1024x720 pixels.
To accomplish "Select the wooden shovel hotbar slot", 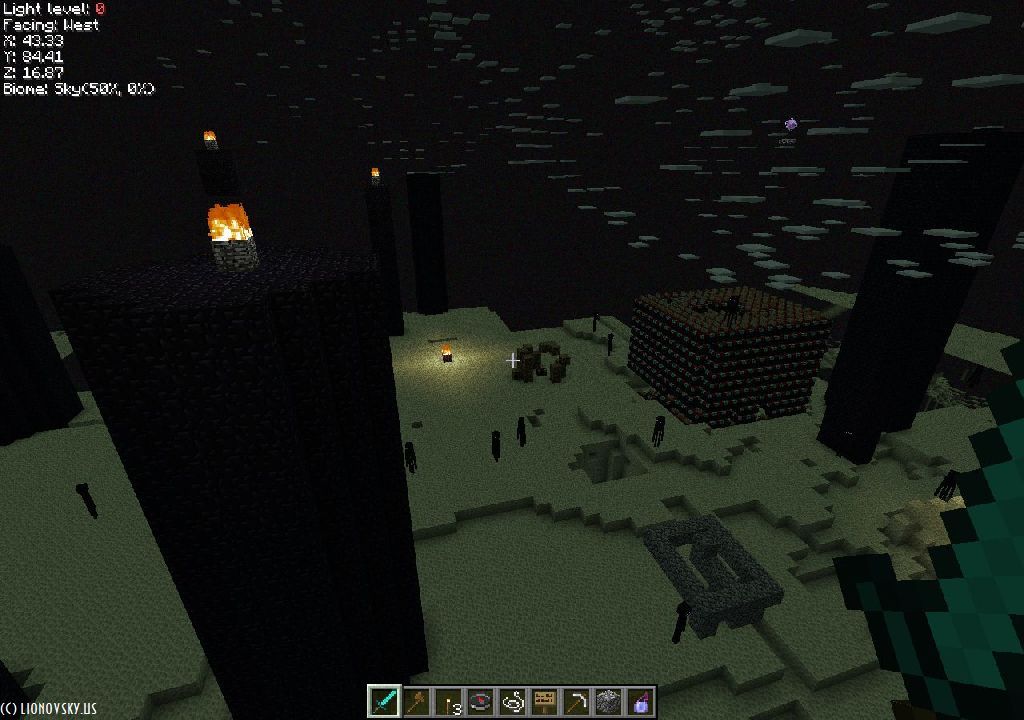I will (416, 701).
